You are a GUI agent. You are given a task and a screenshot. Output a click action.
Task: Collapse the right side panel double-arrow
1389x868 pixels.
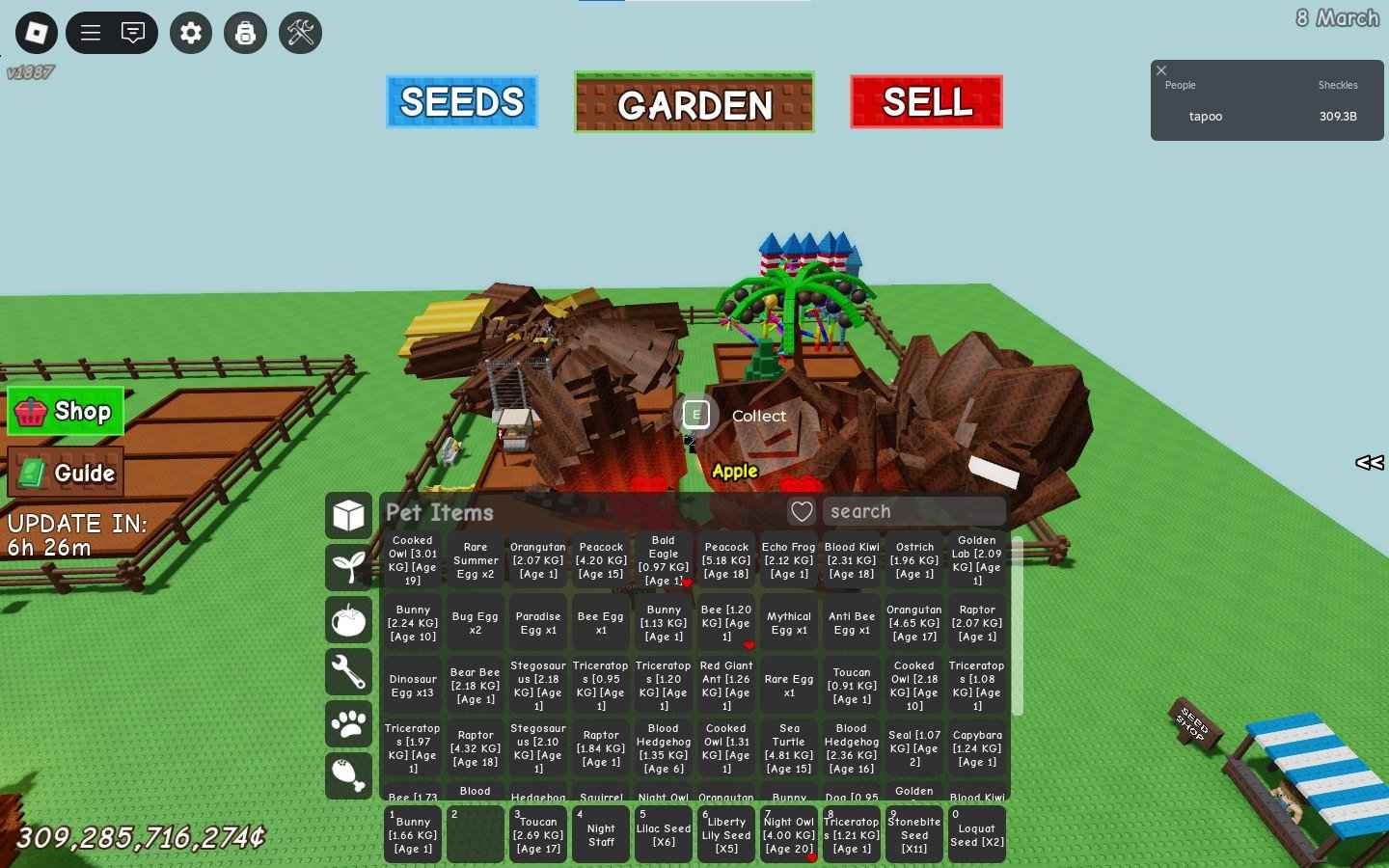click(1369, 463)
